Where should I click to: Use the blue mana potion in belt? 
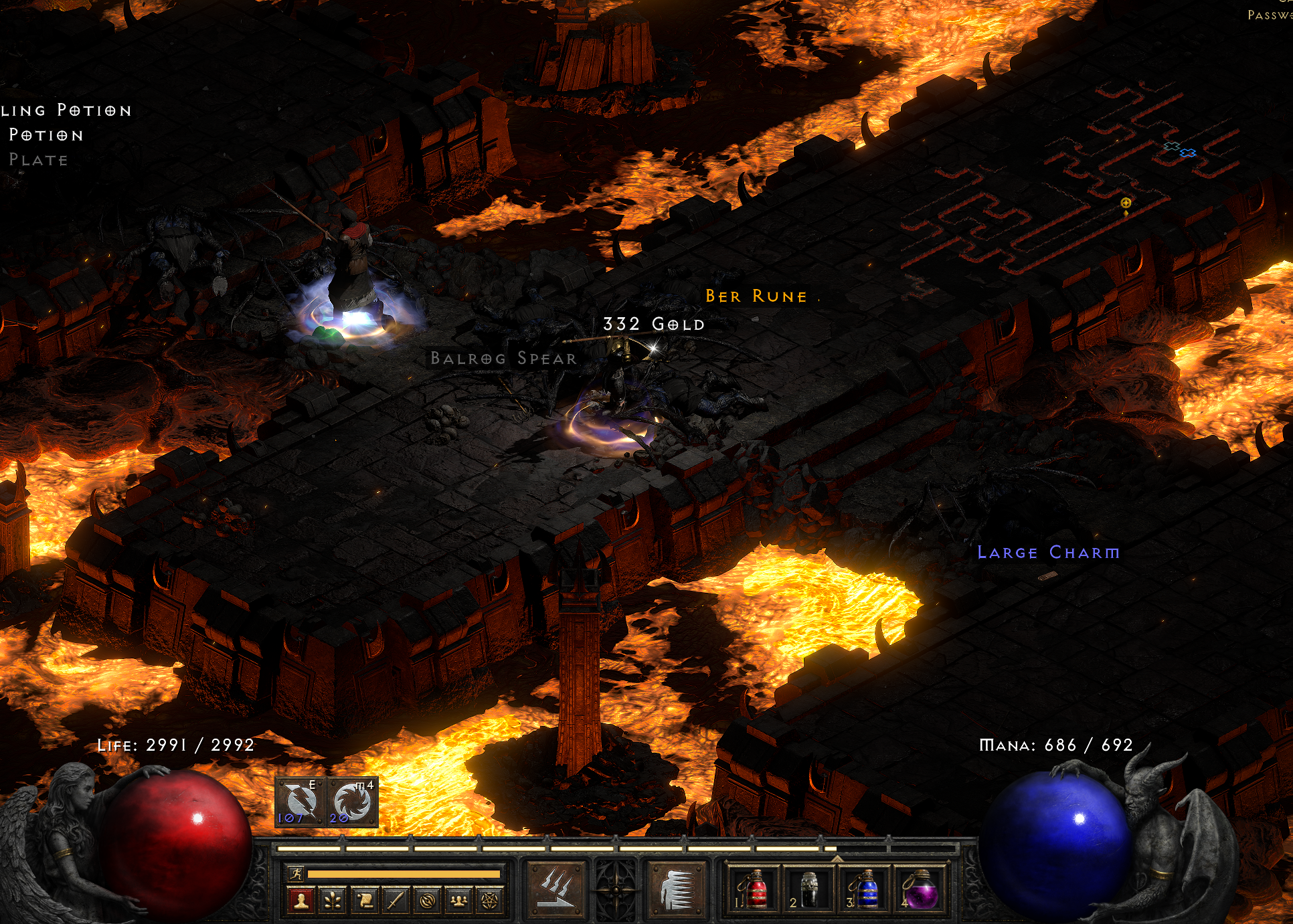[864, 889]
